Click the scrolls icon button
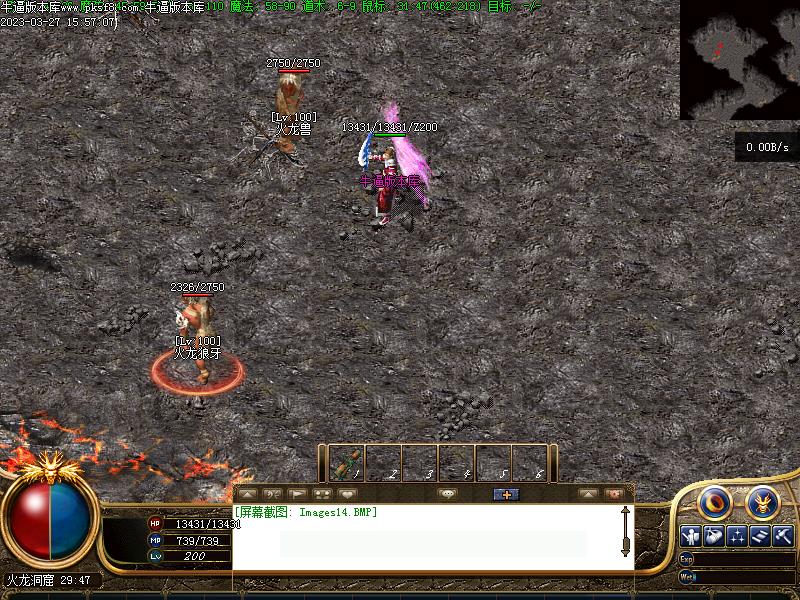Image resolution: width=800 pixels, height=600 pixels. pyautogui.click(x=760, y=536)
